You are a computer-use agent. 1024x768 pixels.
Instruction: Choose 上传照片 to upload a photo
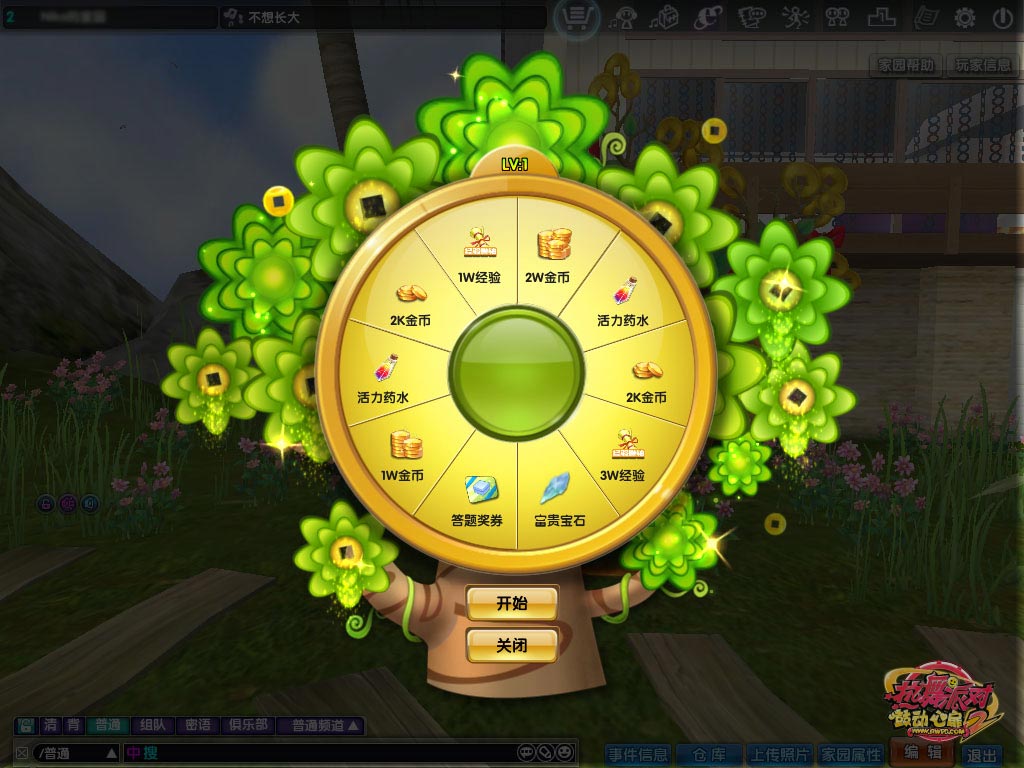click(x=780, y=755)
